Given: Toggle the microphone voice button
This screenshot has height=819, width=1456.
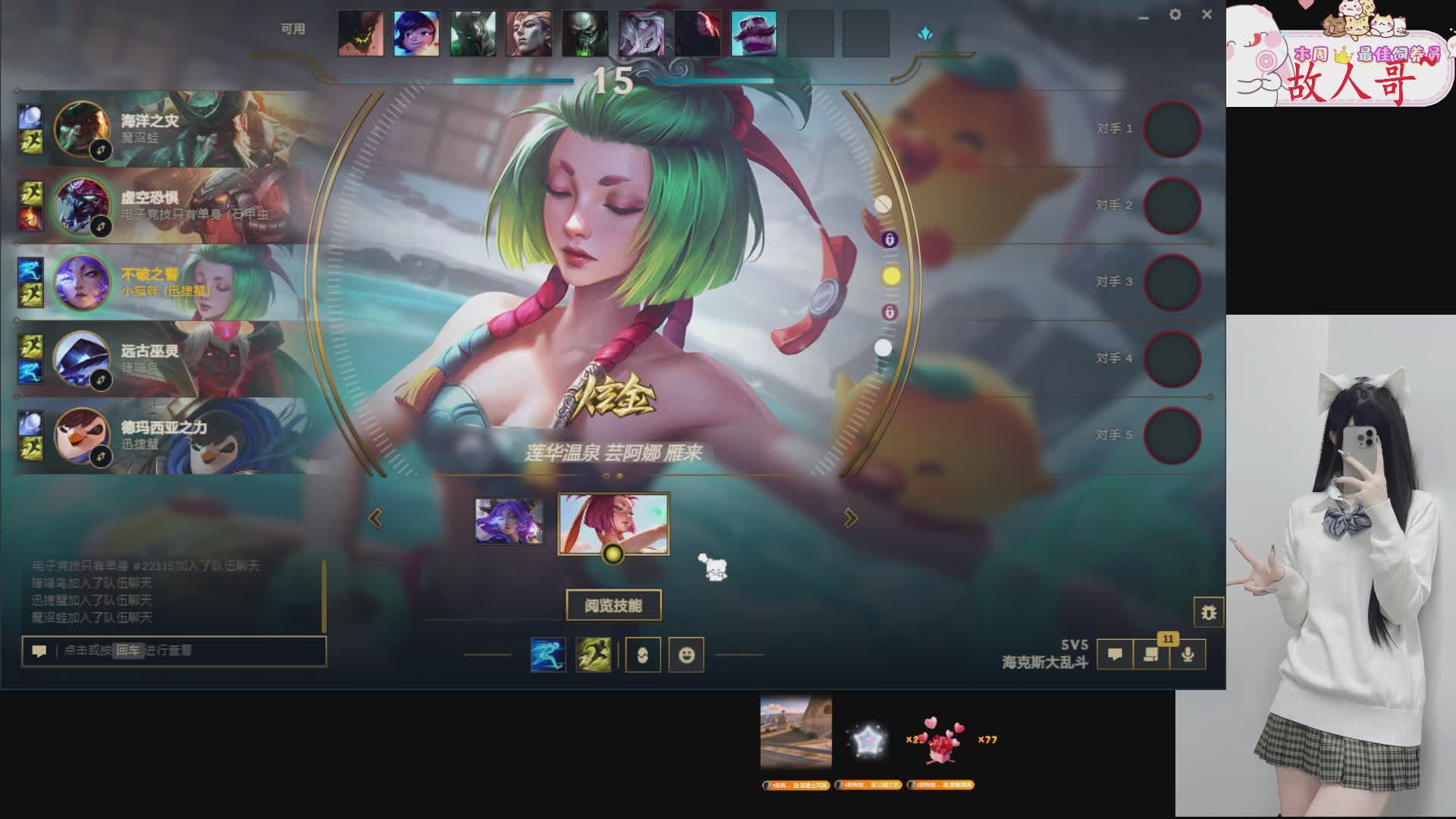Looking at the screenshot, I should coord(1188,654).
